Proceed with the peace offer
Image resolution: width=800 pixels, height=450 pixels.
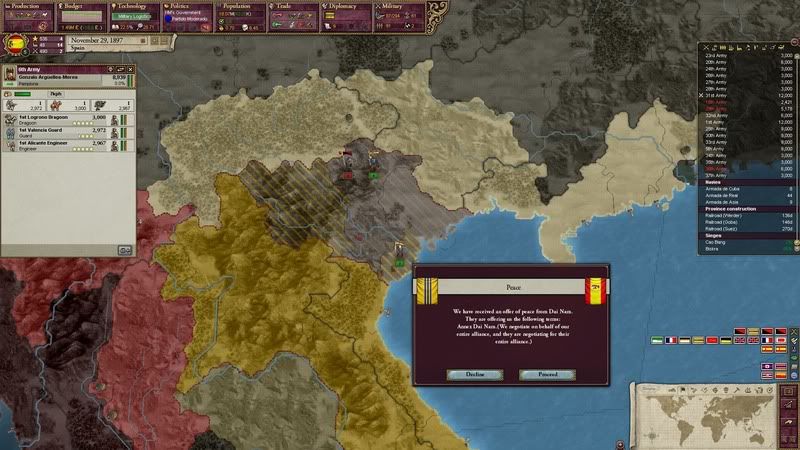[x=547, y=374]
